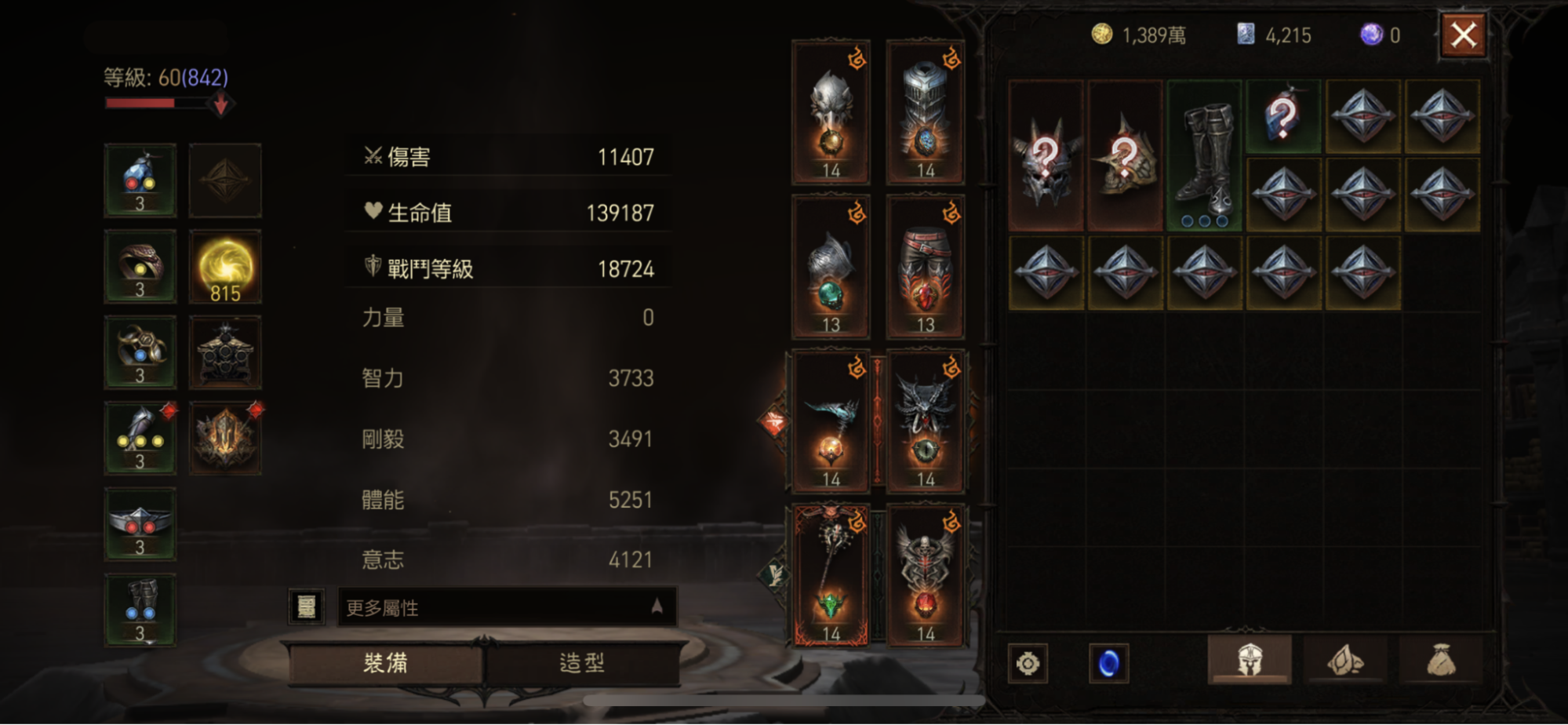Click the gear-shaped inventory options button
This screenshot has height=725, width=1568.
pos(1028,664)
